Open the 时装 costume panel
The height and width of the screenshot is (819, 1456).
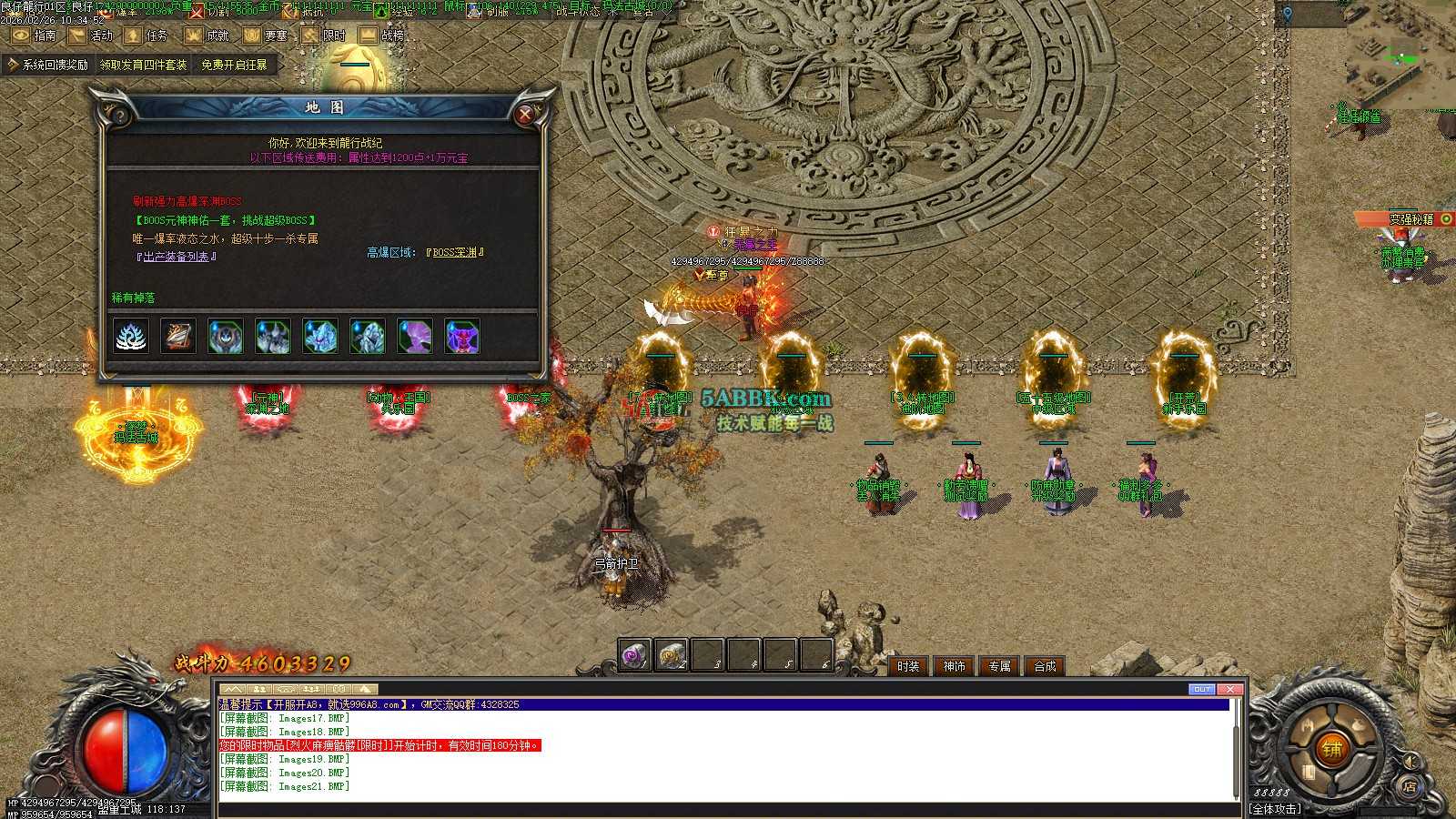(x=908, y=666)
